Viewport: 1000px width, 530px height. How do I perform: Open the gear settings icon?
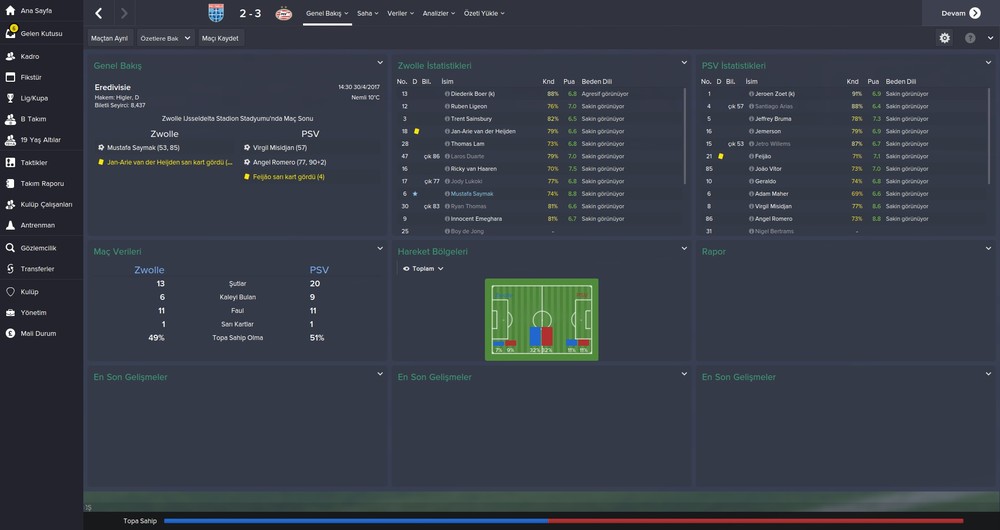945,38
